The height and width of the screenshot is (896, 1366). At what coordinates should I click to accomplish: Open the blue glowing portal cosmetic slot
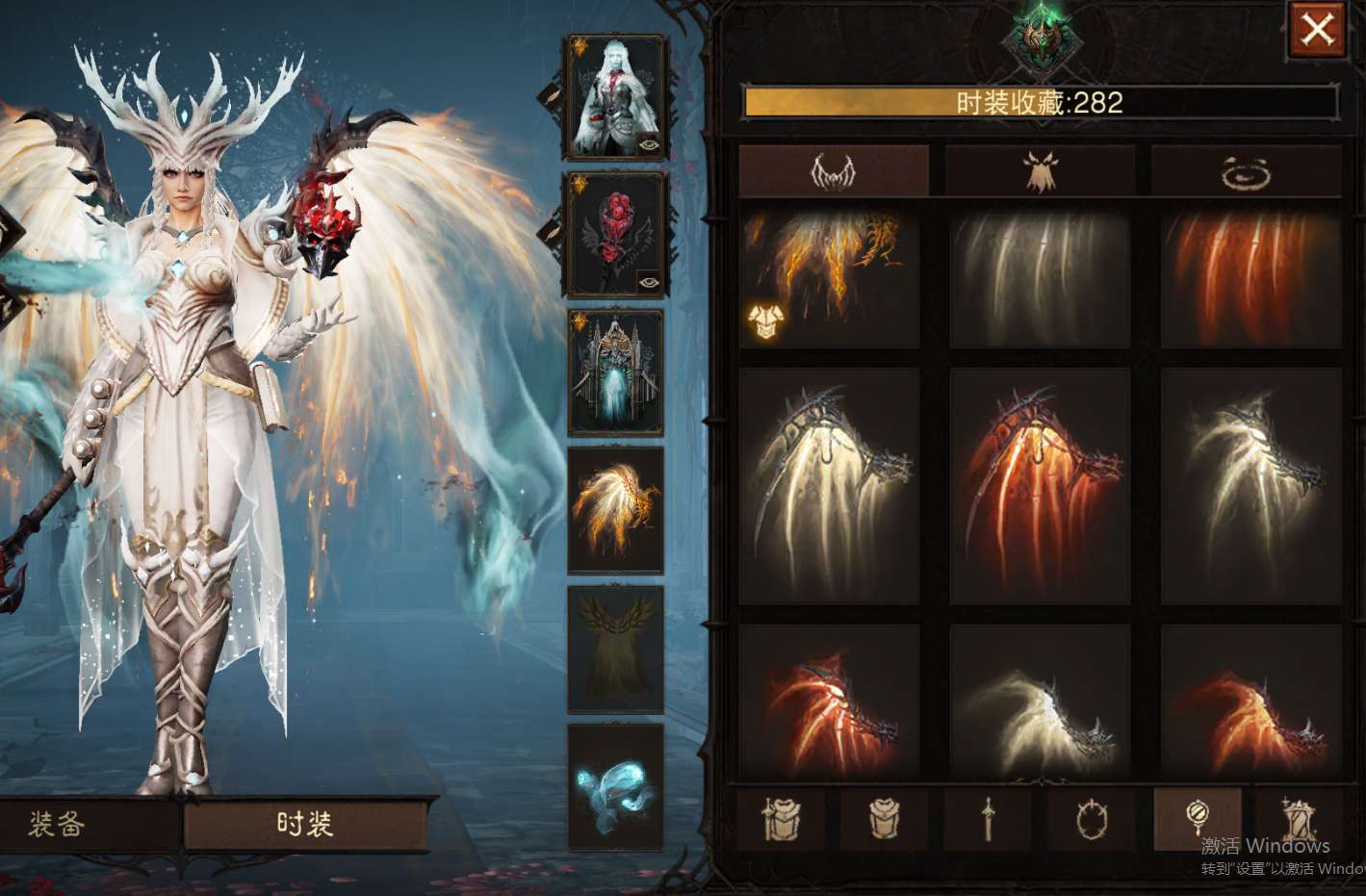[616, 372]
